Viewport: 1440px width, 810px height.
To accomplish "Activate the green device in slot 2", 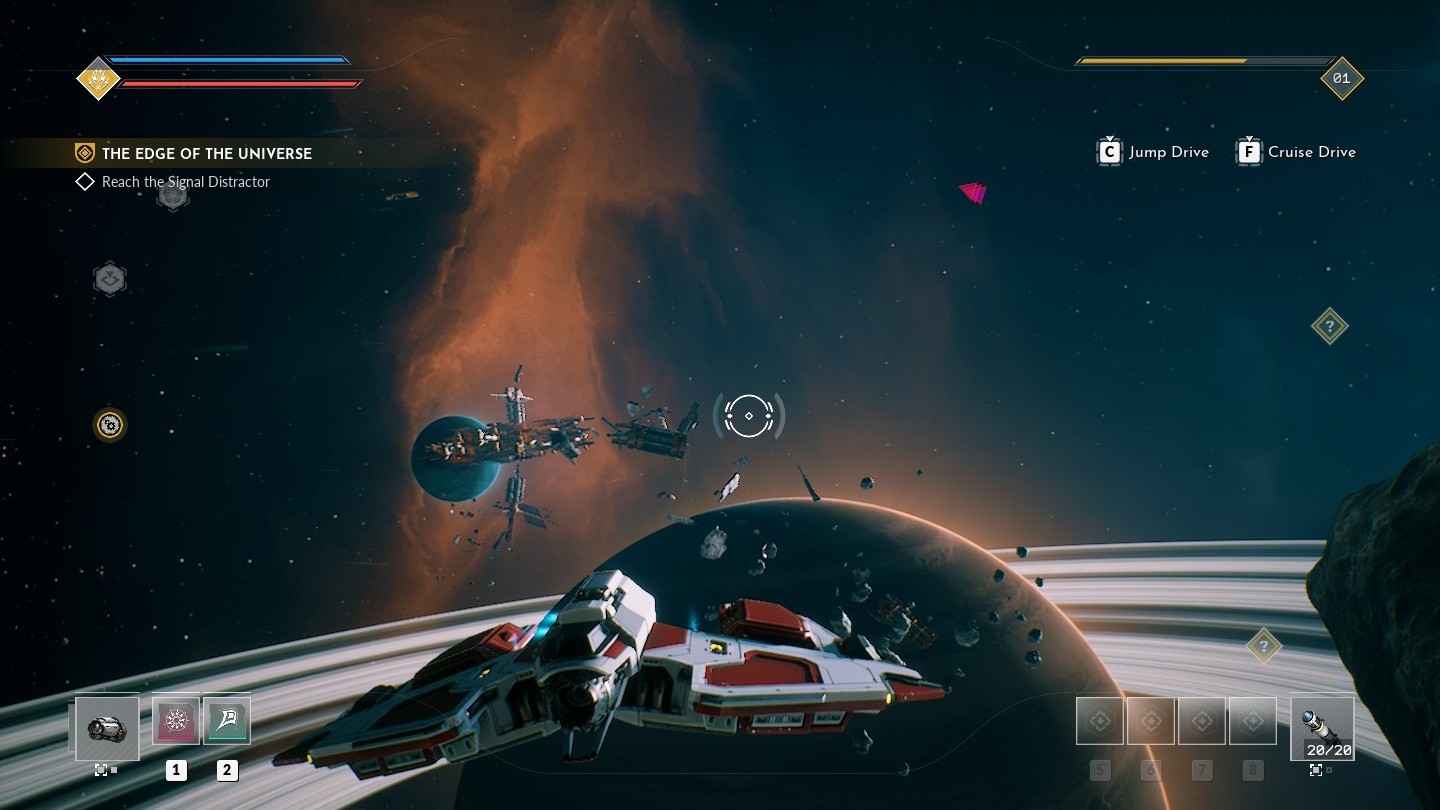I will [x=227, y=721].
